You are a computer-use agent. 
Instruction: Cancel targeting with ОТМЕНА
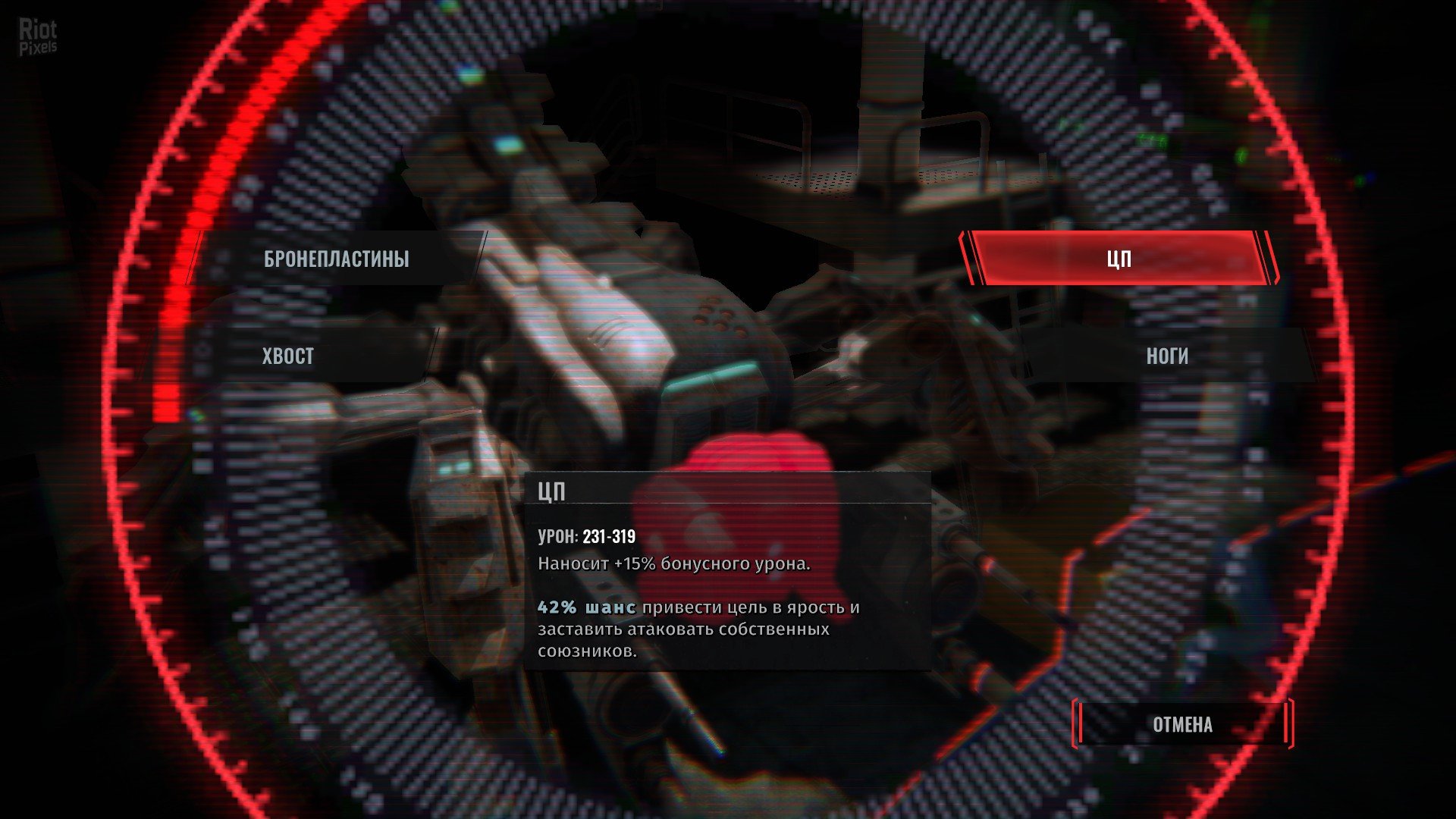(1182, 725)
